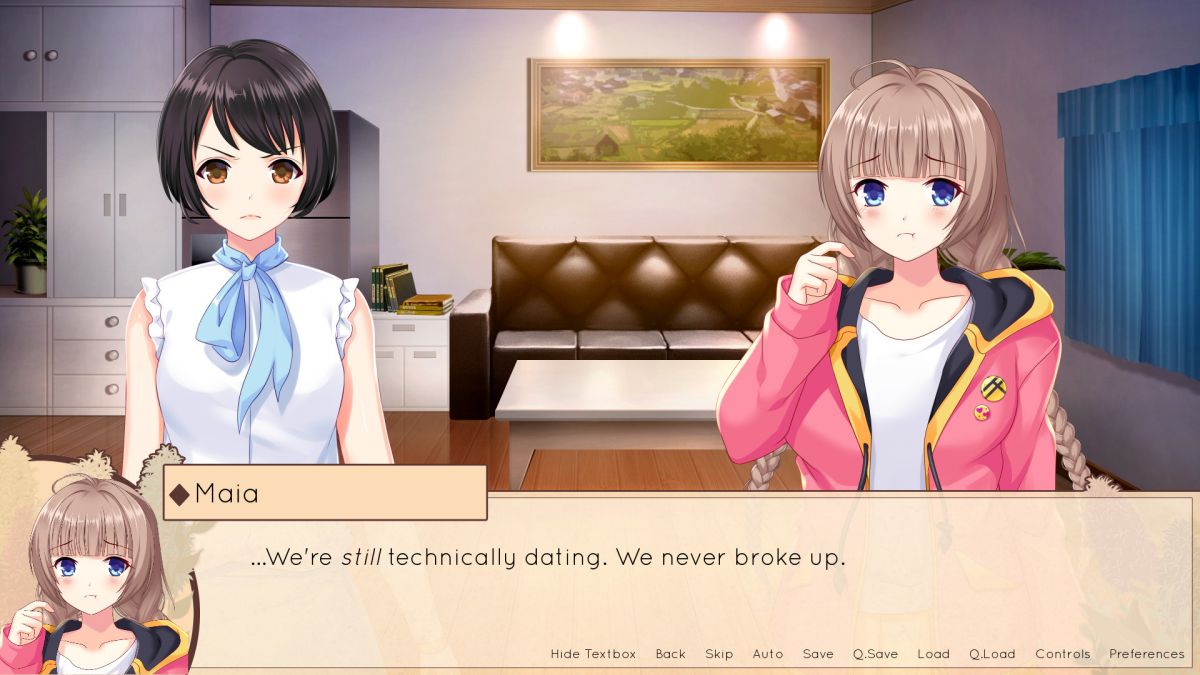This screenshot has height=675, width=1200.
Task: Show the Controls screen
Action: point(1063,654)
